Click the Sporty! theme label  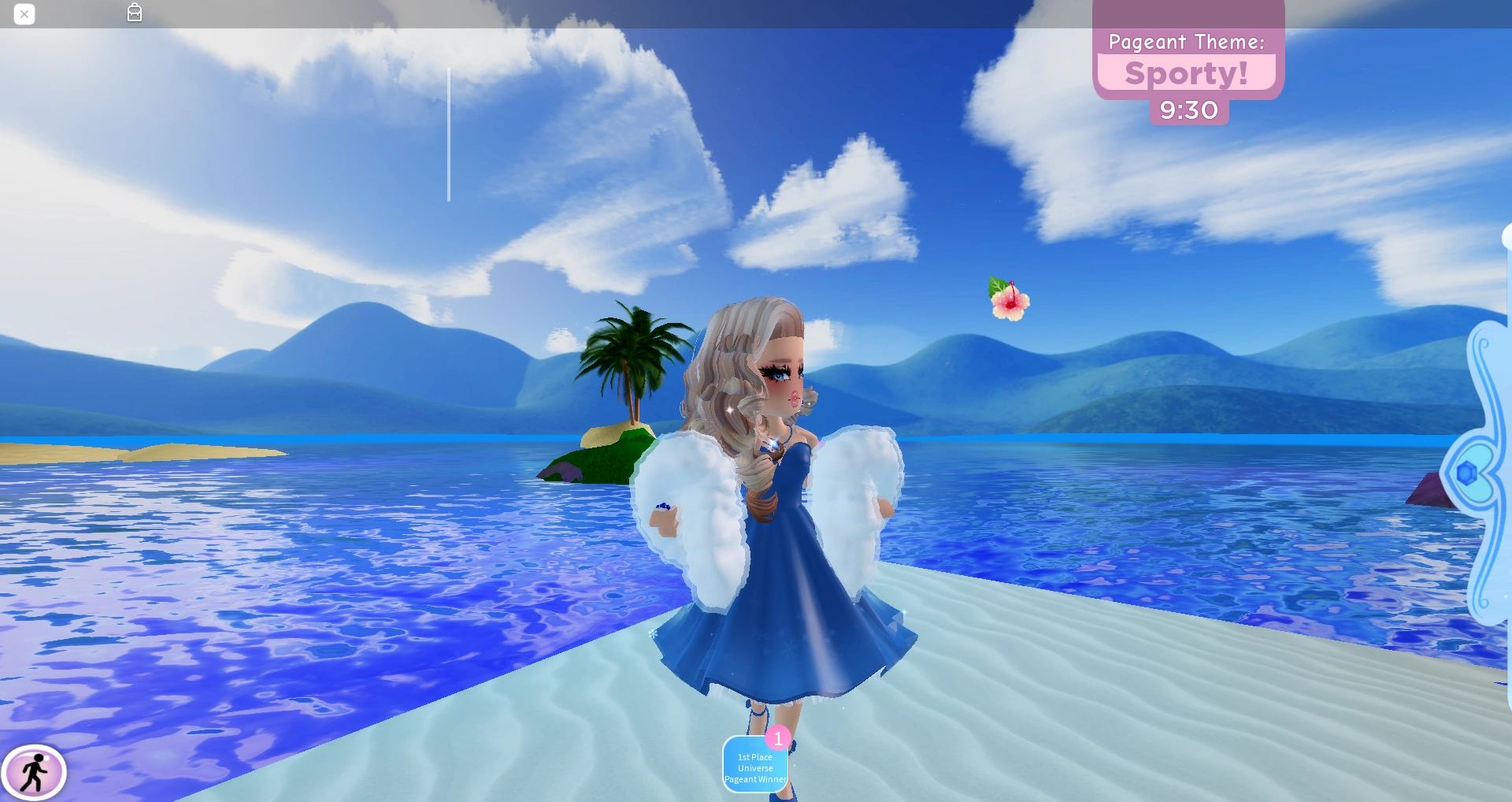pos(1186,73)
